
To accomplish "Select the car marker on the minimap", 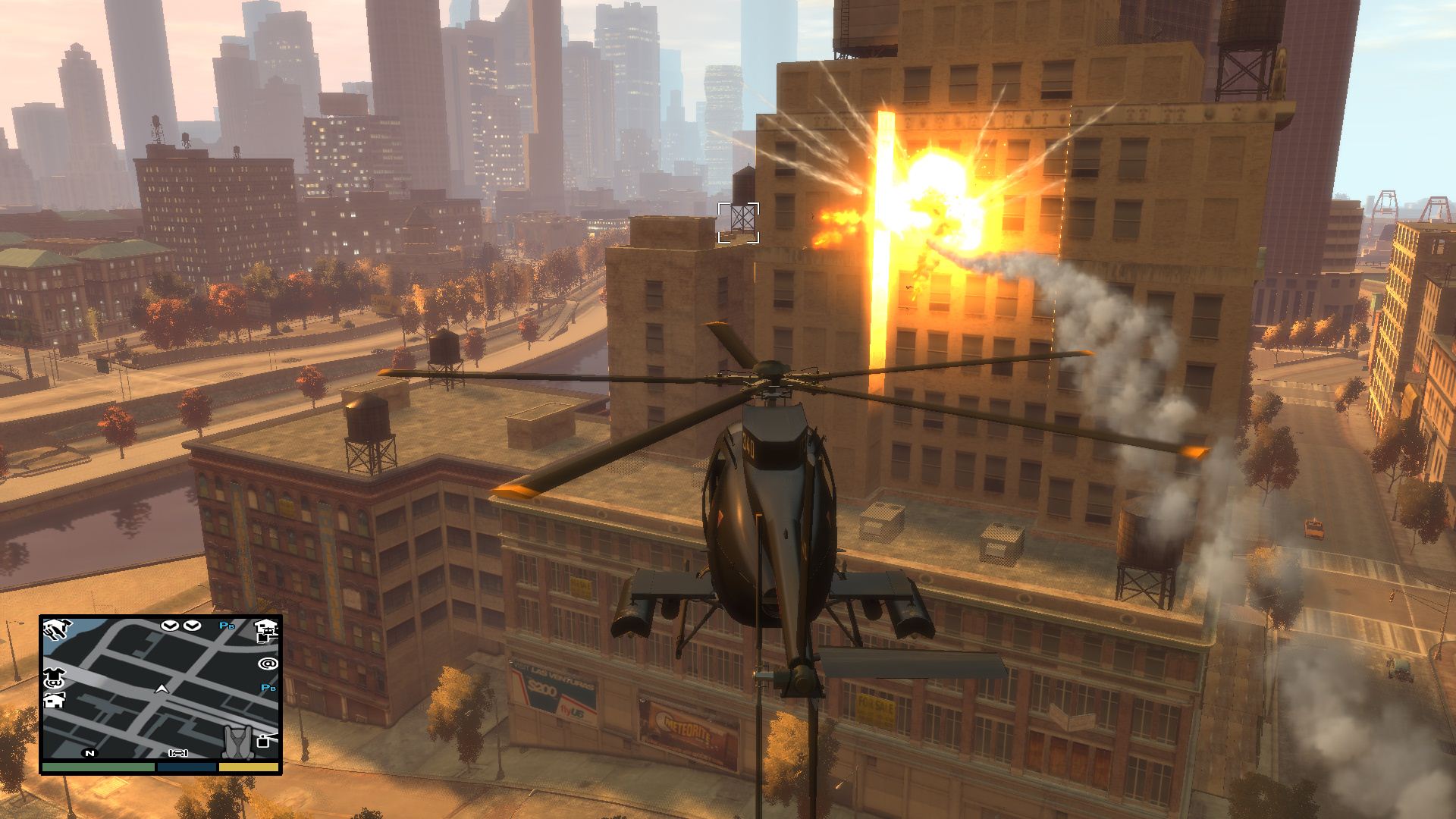I will point(179,753).
